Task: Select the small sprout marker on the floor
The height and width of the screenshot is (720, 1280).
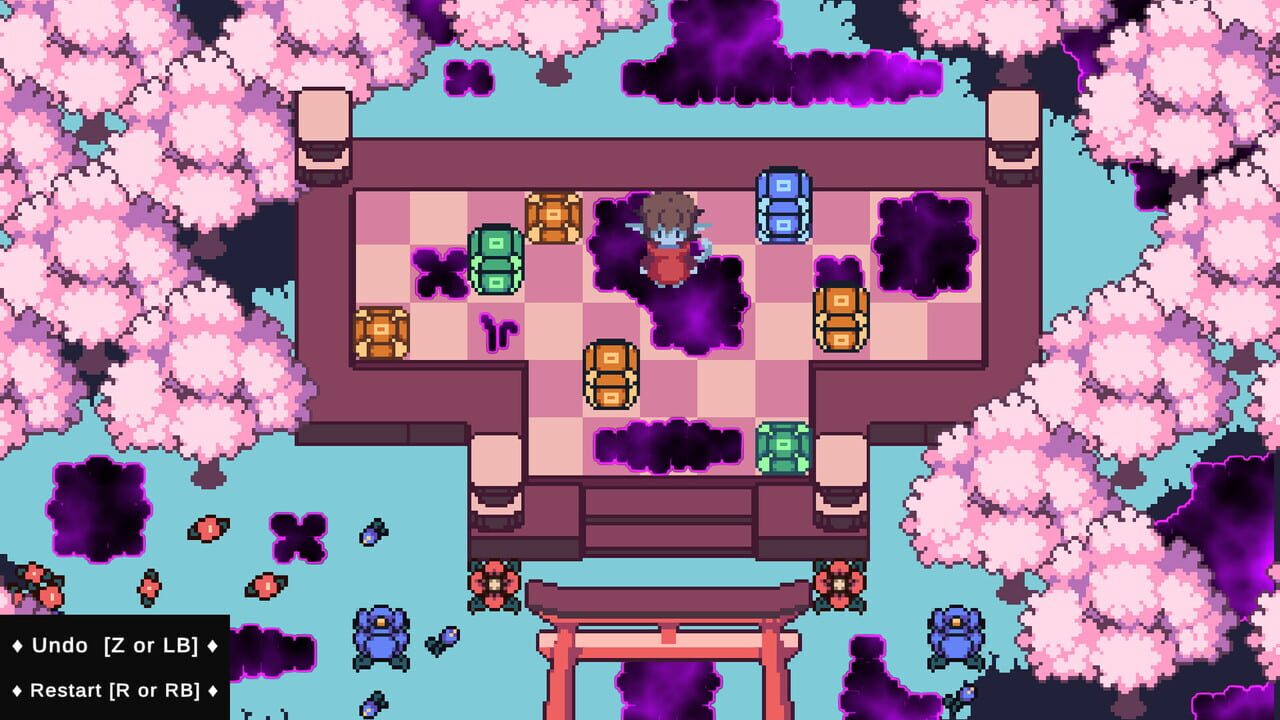Action: pos(499,330)
